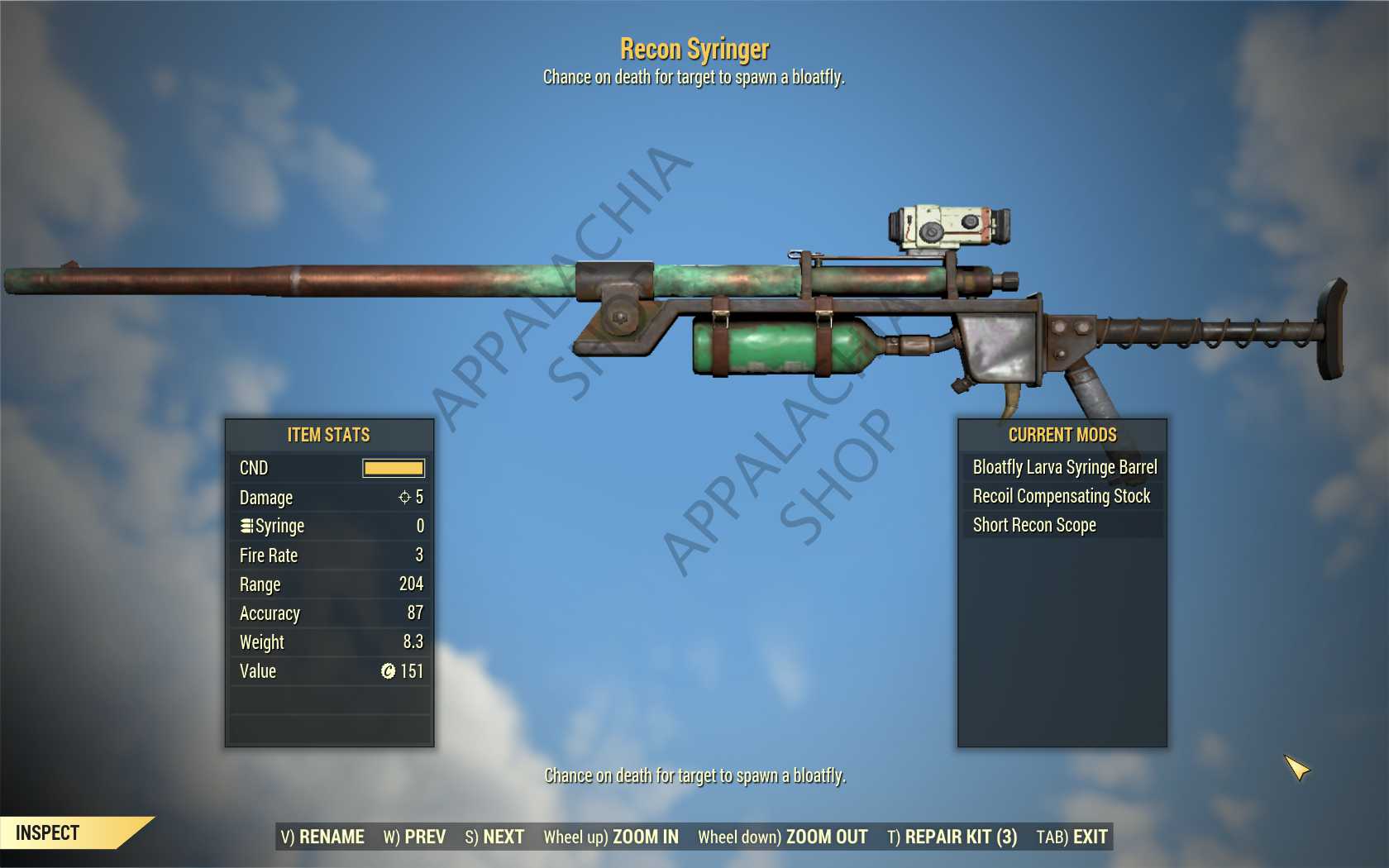Click the caps currency icon beside Value
Viewport: 1389px width, 868px height.
pyautogui.click(x=388, y=671)
